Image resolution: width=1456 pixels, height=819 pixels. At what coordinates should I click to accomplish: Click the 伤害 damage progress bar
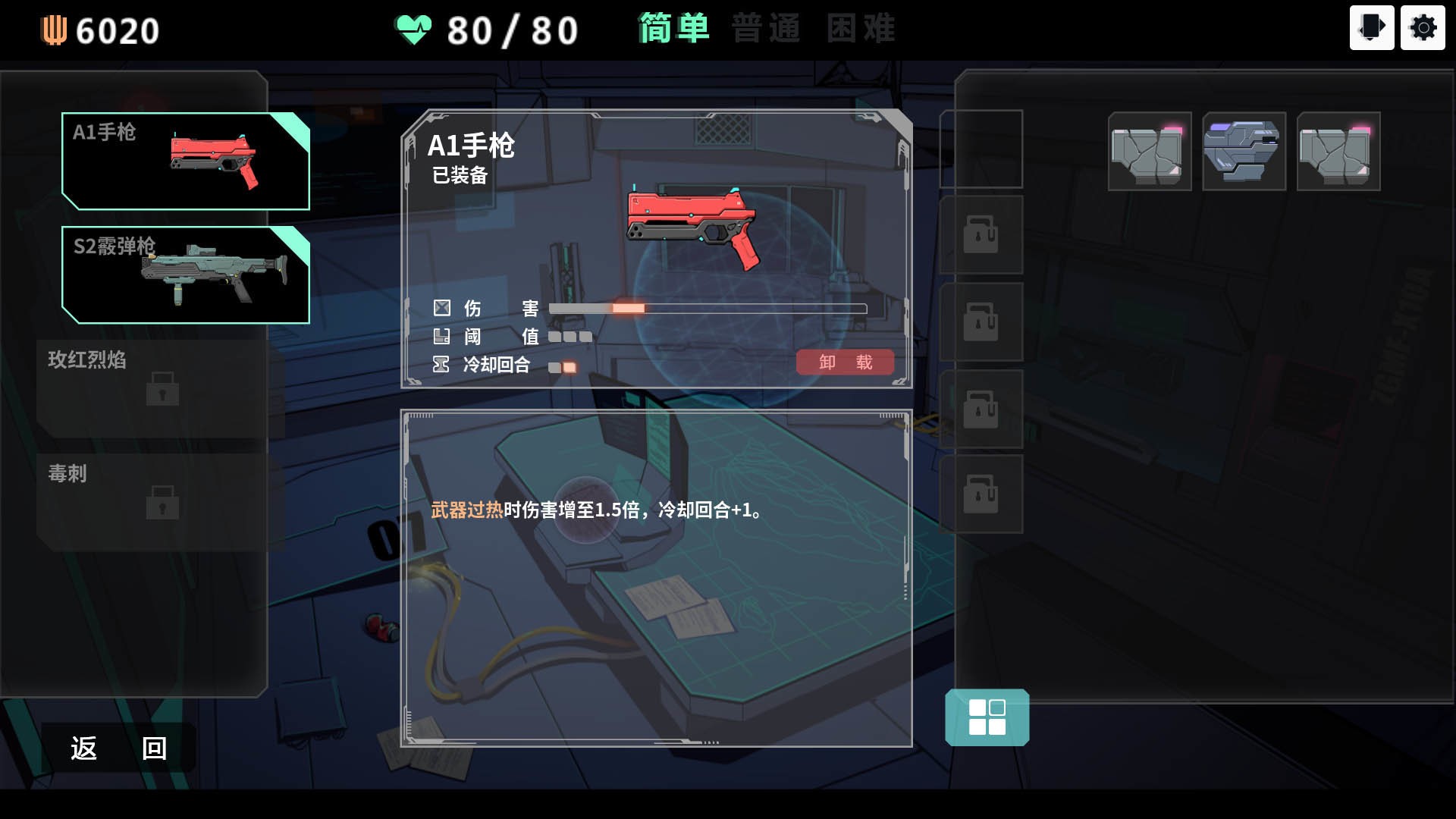[x=705, y=308]
